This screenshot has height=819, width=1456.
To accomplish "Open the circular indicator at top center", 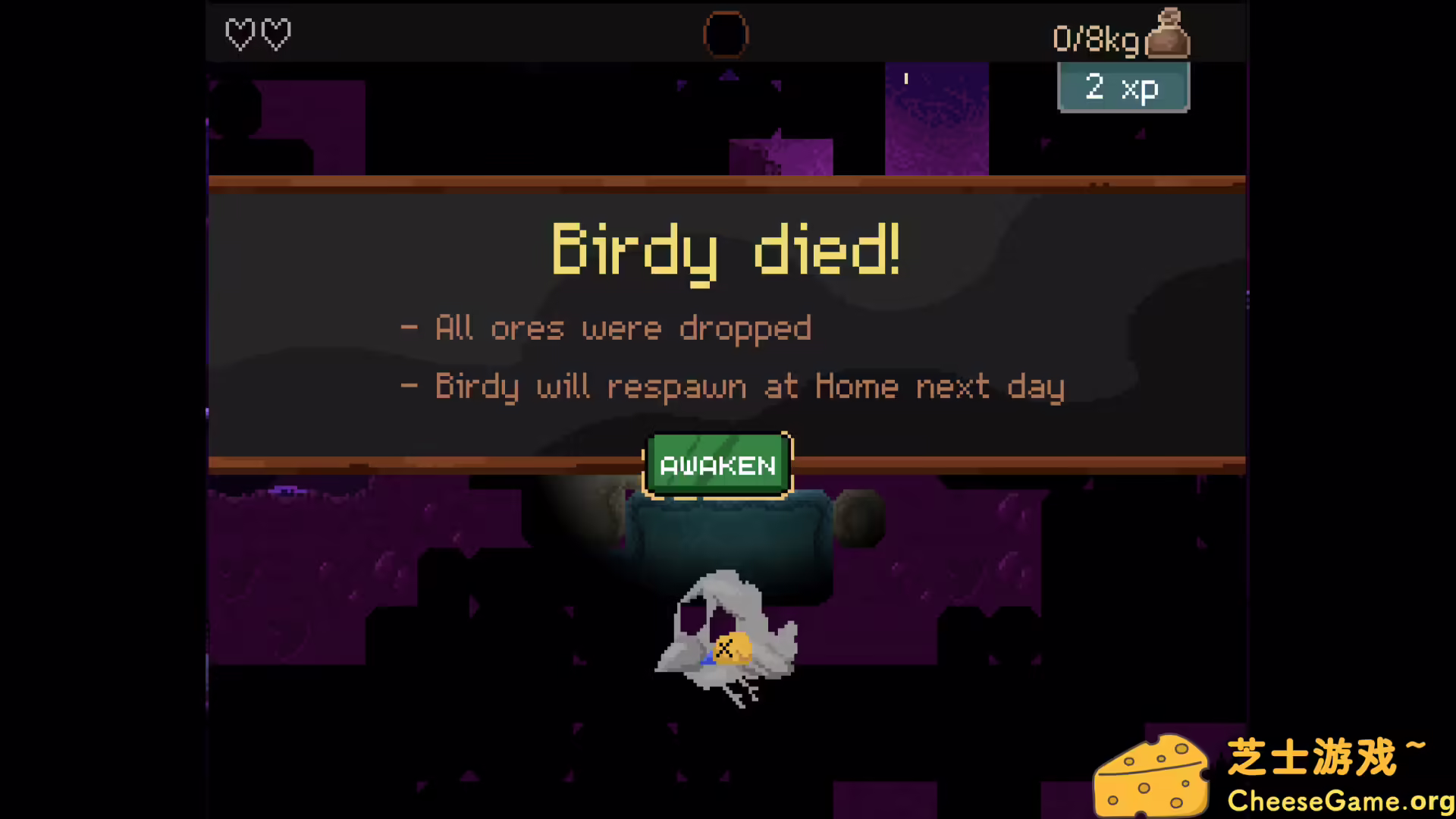I will (726, 34).
